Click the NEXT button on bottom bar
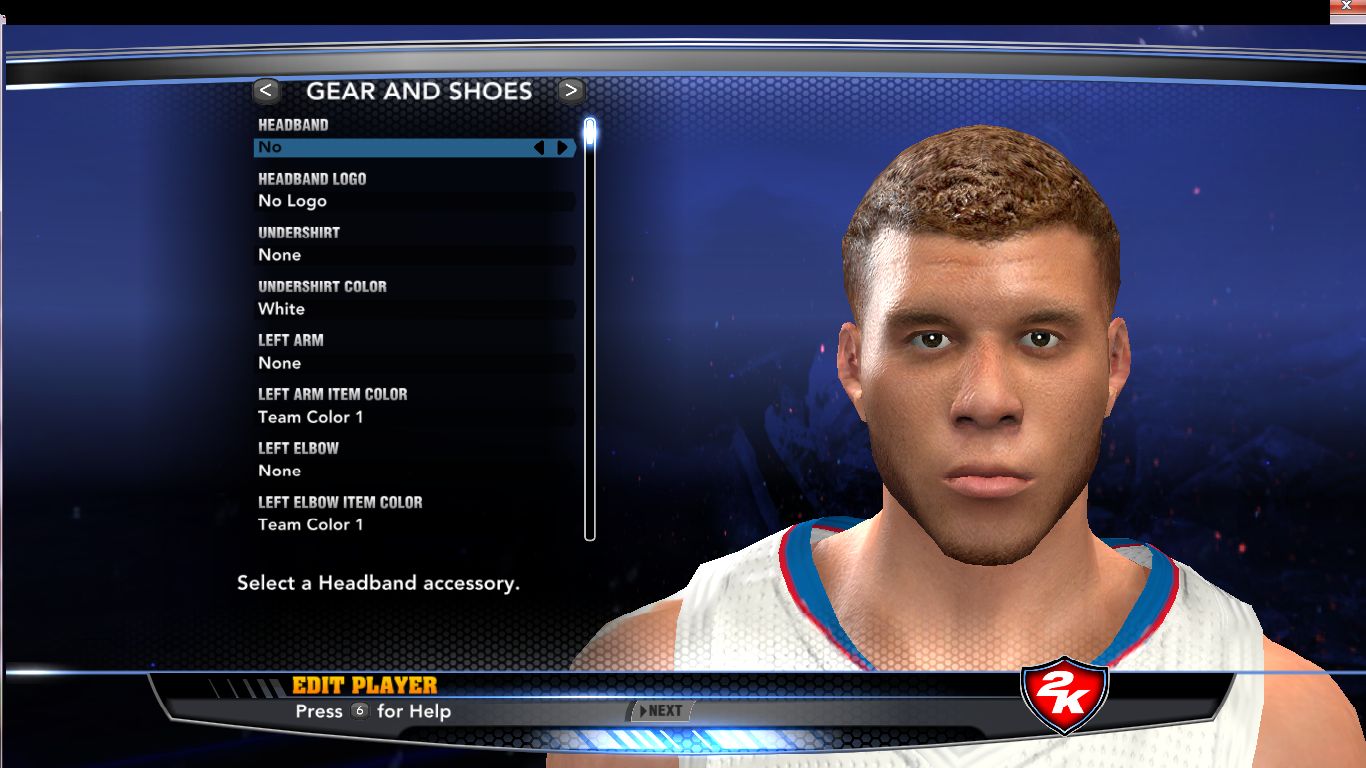Screen dimensions: 1366x768 (x=661, y=711)
